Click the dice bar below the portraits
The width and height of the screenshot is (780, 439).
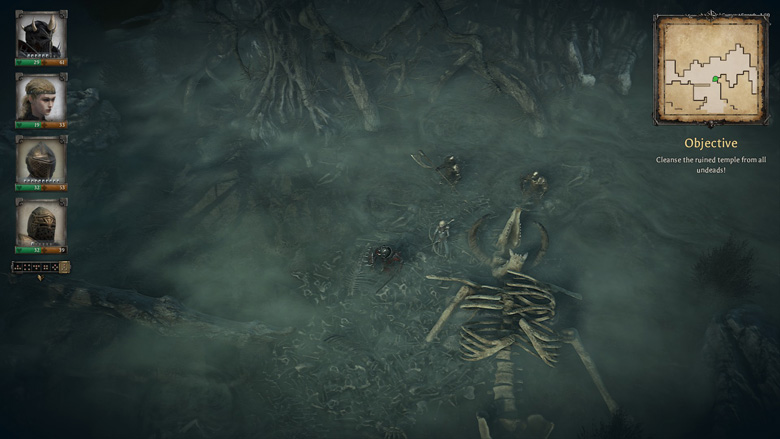(x=40, y=267)
